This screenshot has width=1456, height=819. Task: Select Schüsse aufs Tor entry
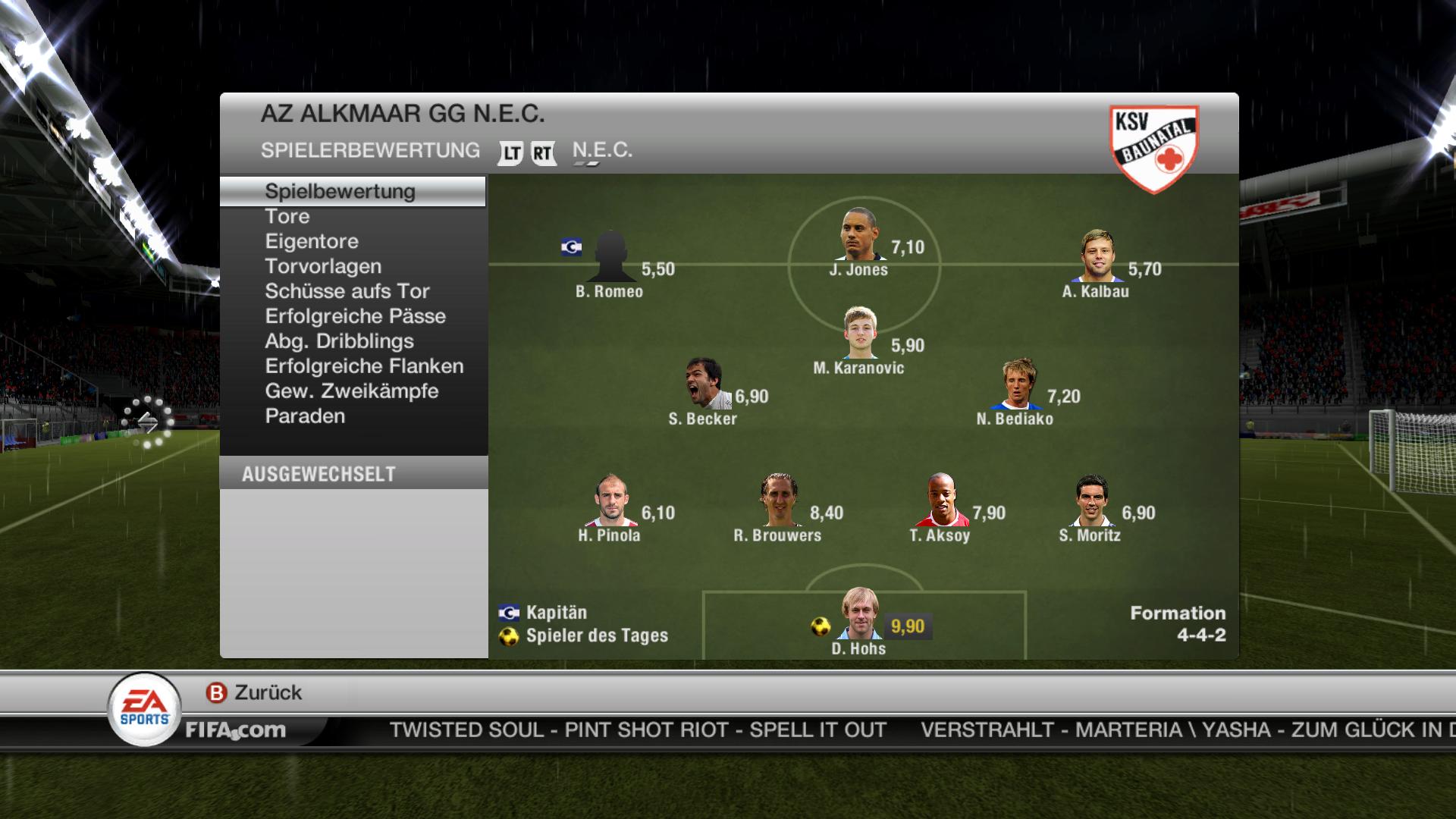(347, 292)
